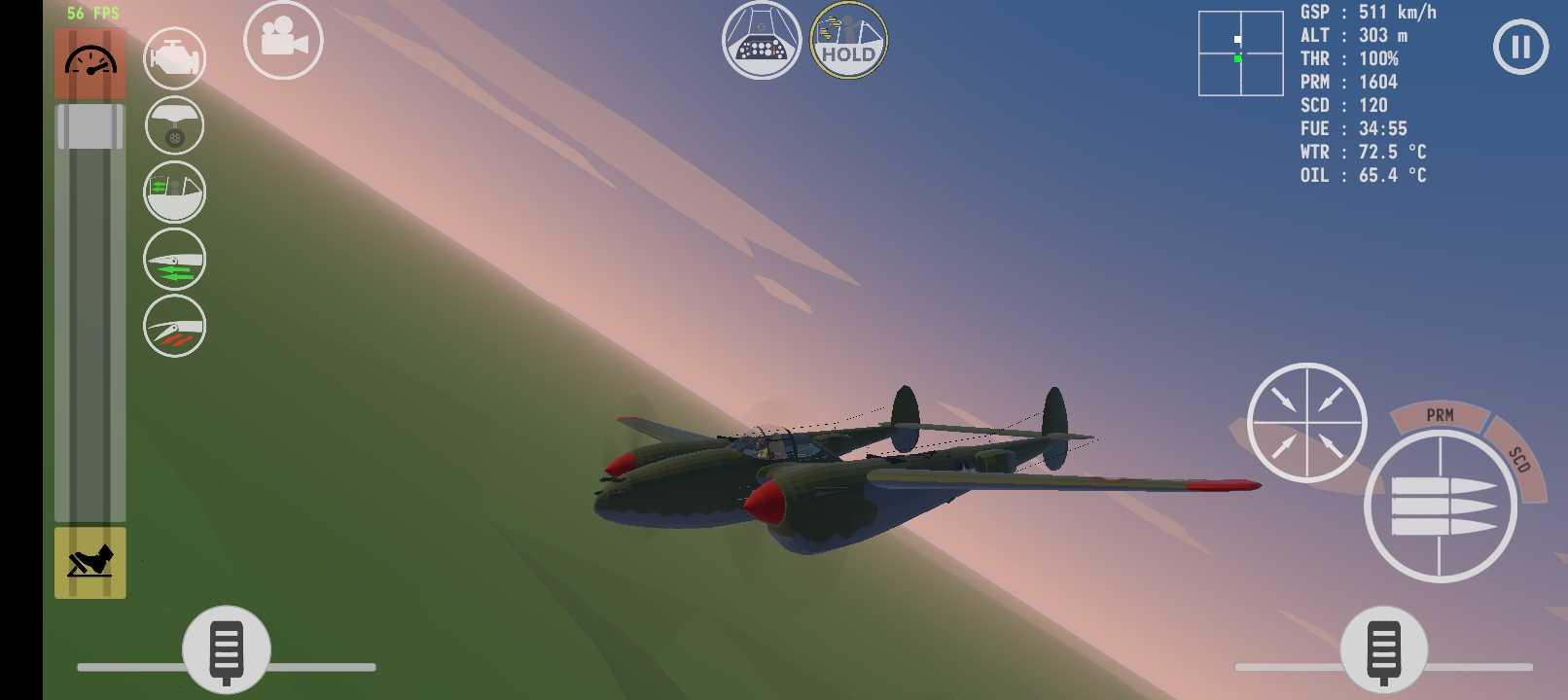Click the left rudder slider knob

(x=227, y=648)
